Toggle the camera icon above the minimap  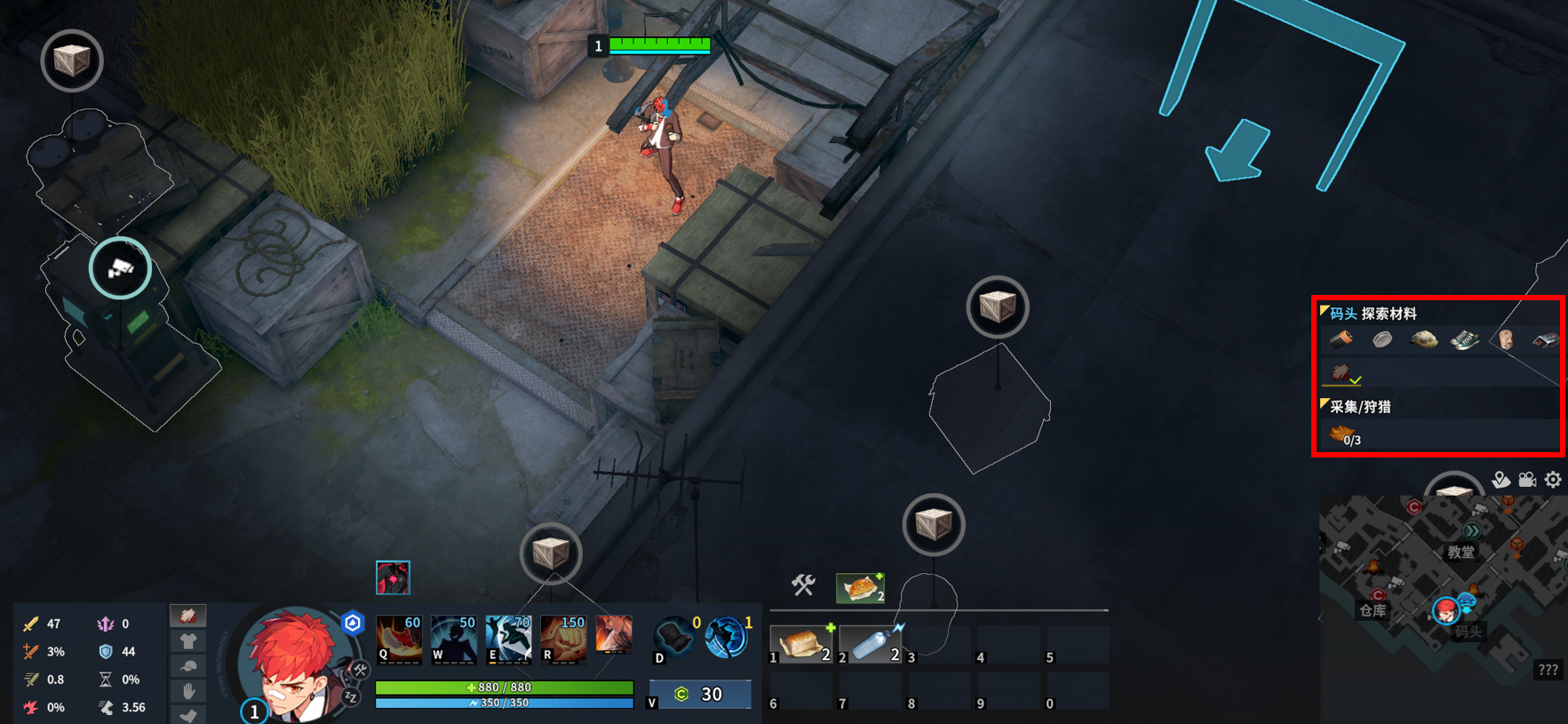(1527, 480)
